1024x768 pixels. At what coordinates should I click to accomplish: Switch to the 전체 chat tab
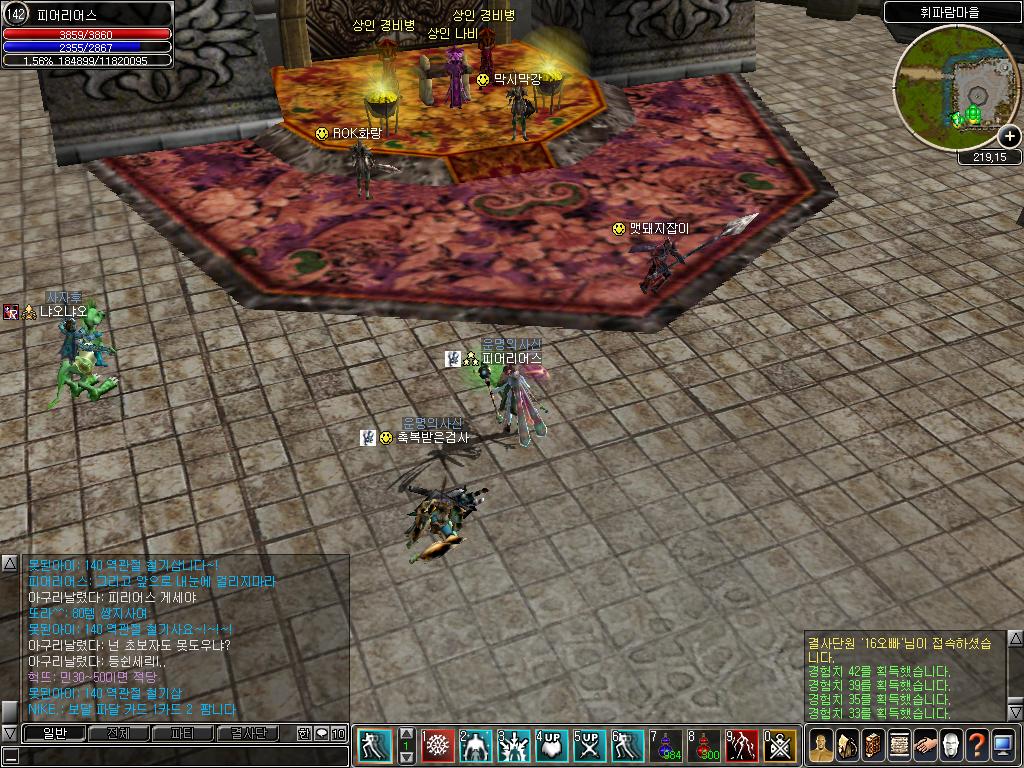(x=118, y=733)
